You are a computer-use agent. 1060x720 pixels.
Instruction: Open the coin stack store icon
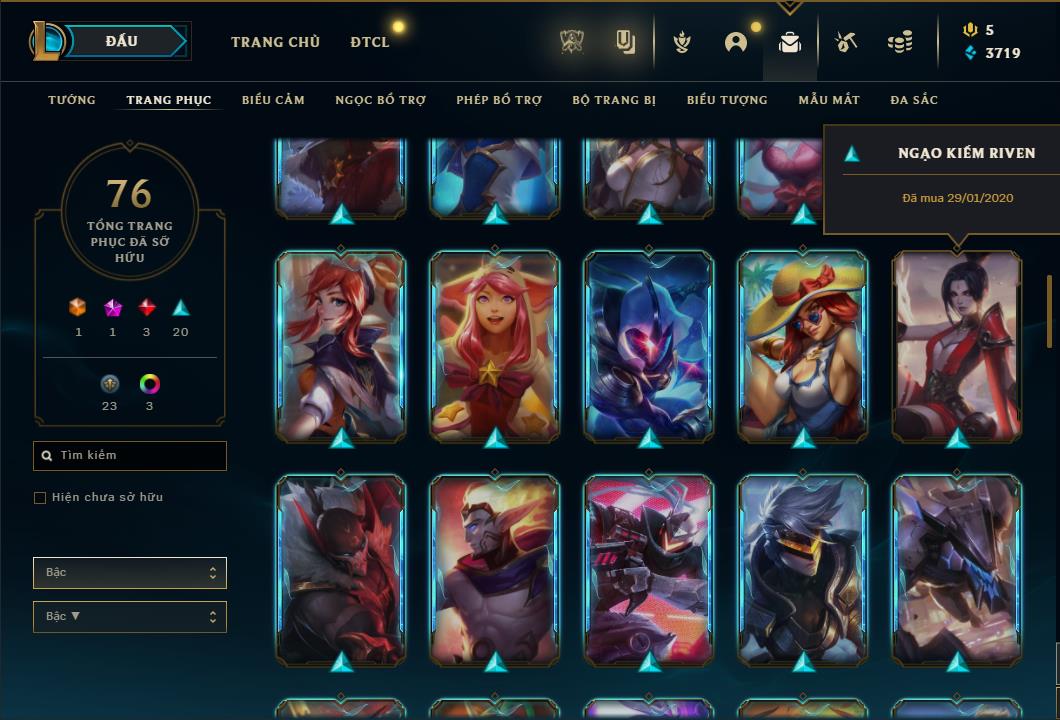(900, 42)
